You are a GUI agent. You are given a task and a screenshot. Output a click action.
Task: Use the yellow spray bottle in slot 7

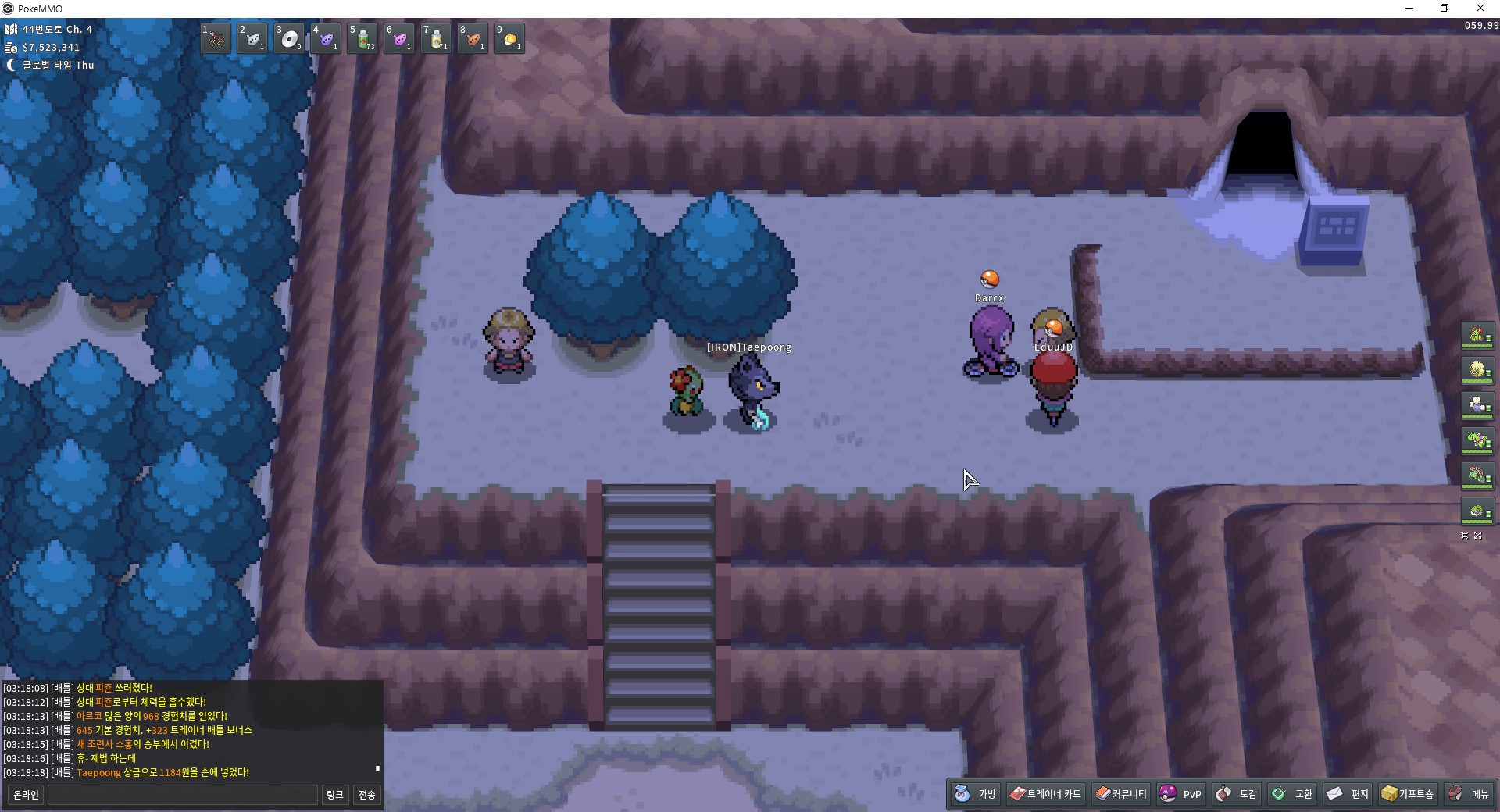436,38
